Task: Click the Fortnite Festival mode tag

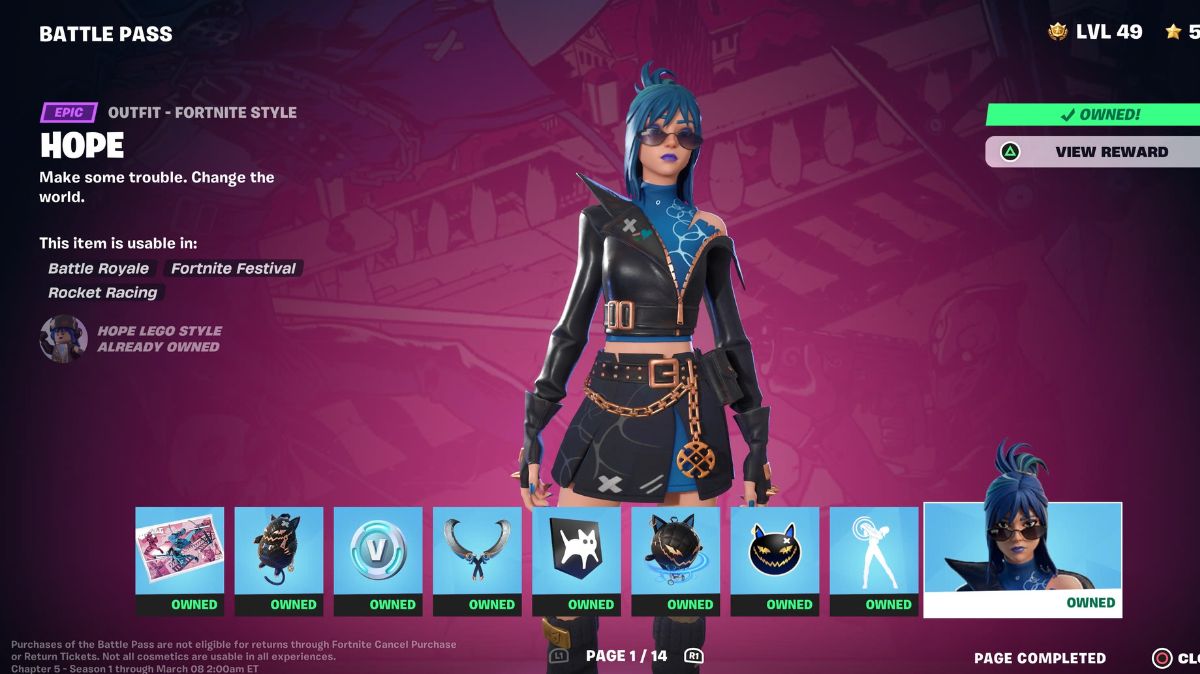Action: pyautogui.click(x=233, y=268)
